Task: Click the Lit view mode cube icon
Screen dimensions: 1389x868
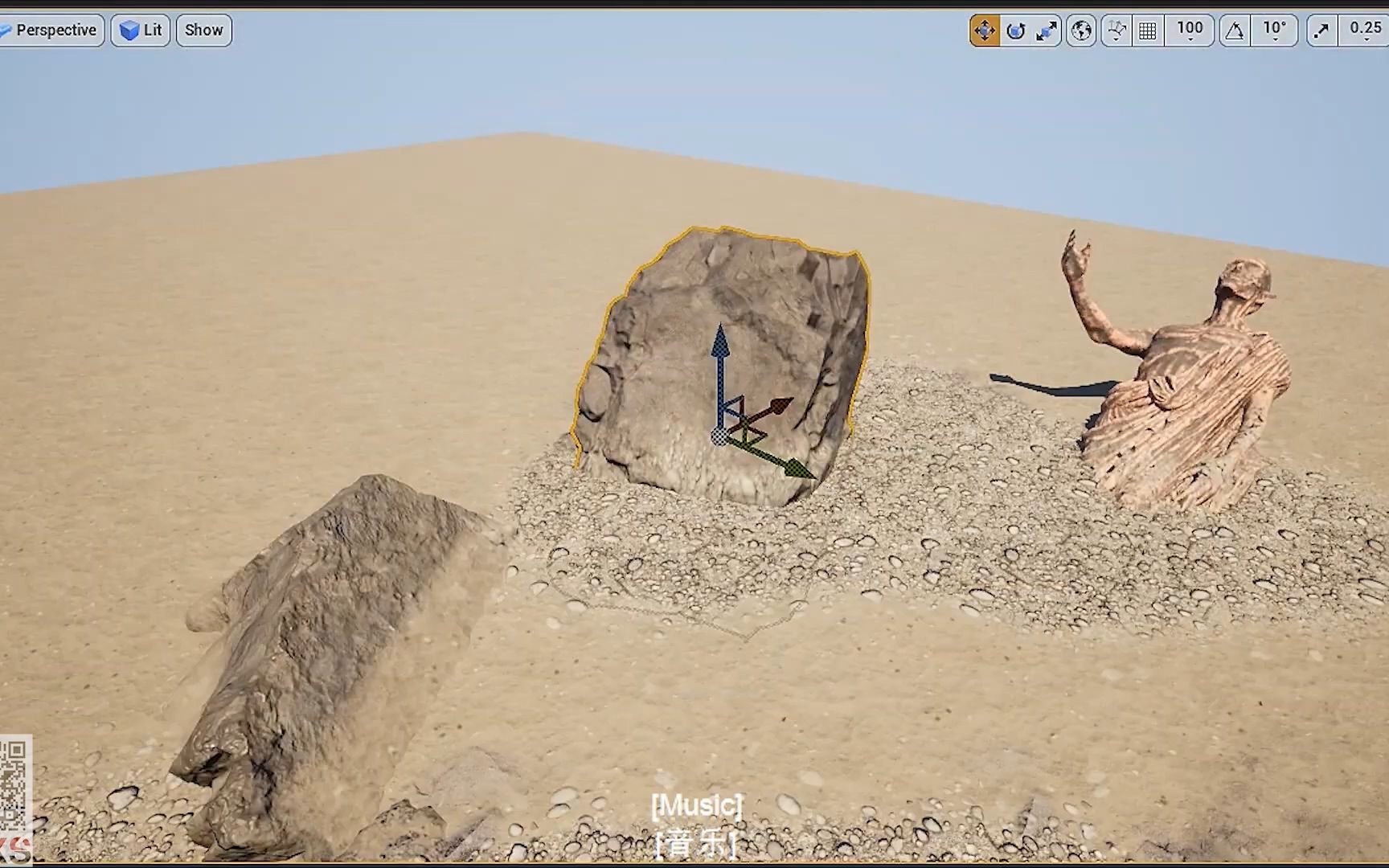Action: pos(130,30)
